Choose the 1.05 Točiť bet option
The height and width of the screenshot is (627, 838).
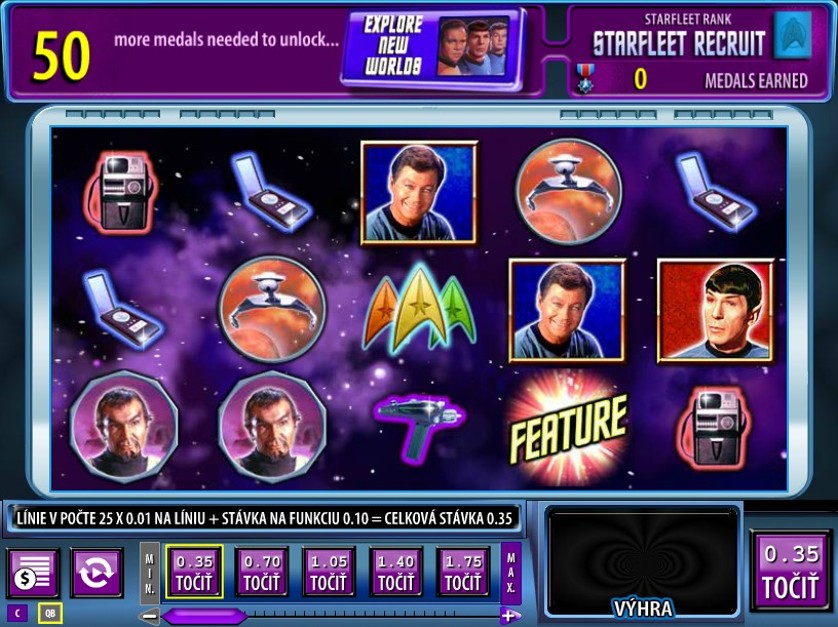pos(328,571)
